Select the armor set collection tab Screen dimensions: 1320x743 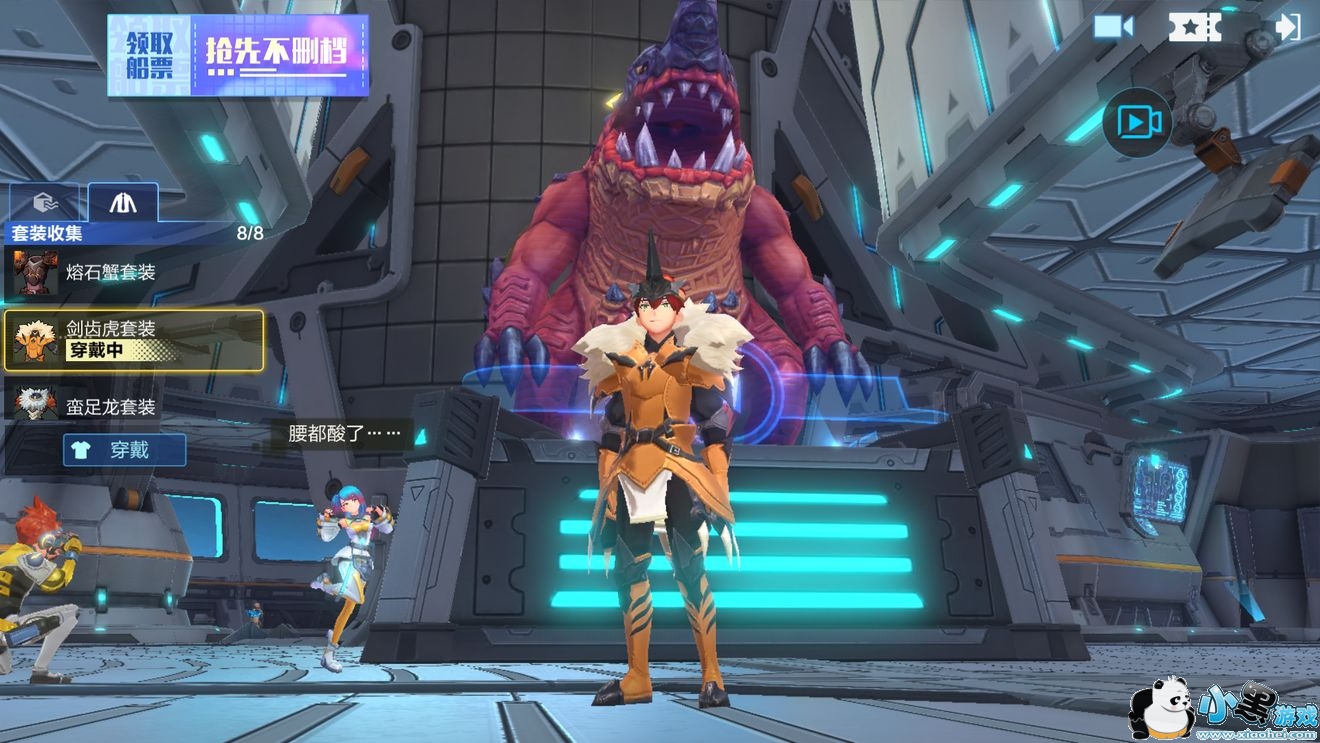123,203
